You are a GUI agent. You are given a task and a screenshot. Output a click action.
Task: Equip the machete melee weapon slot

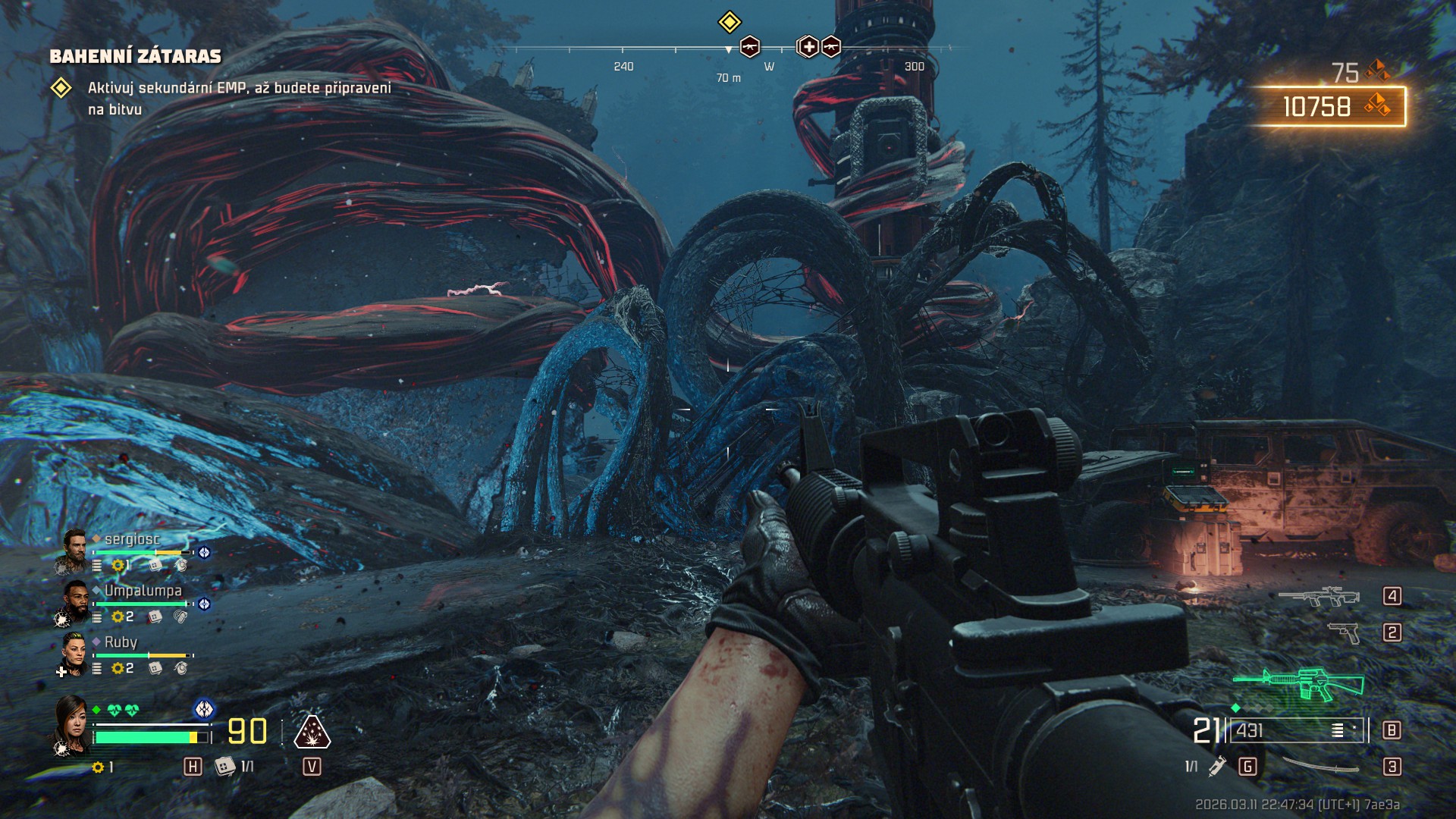tap(1321, 767)
